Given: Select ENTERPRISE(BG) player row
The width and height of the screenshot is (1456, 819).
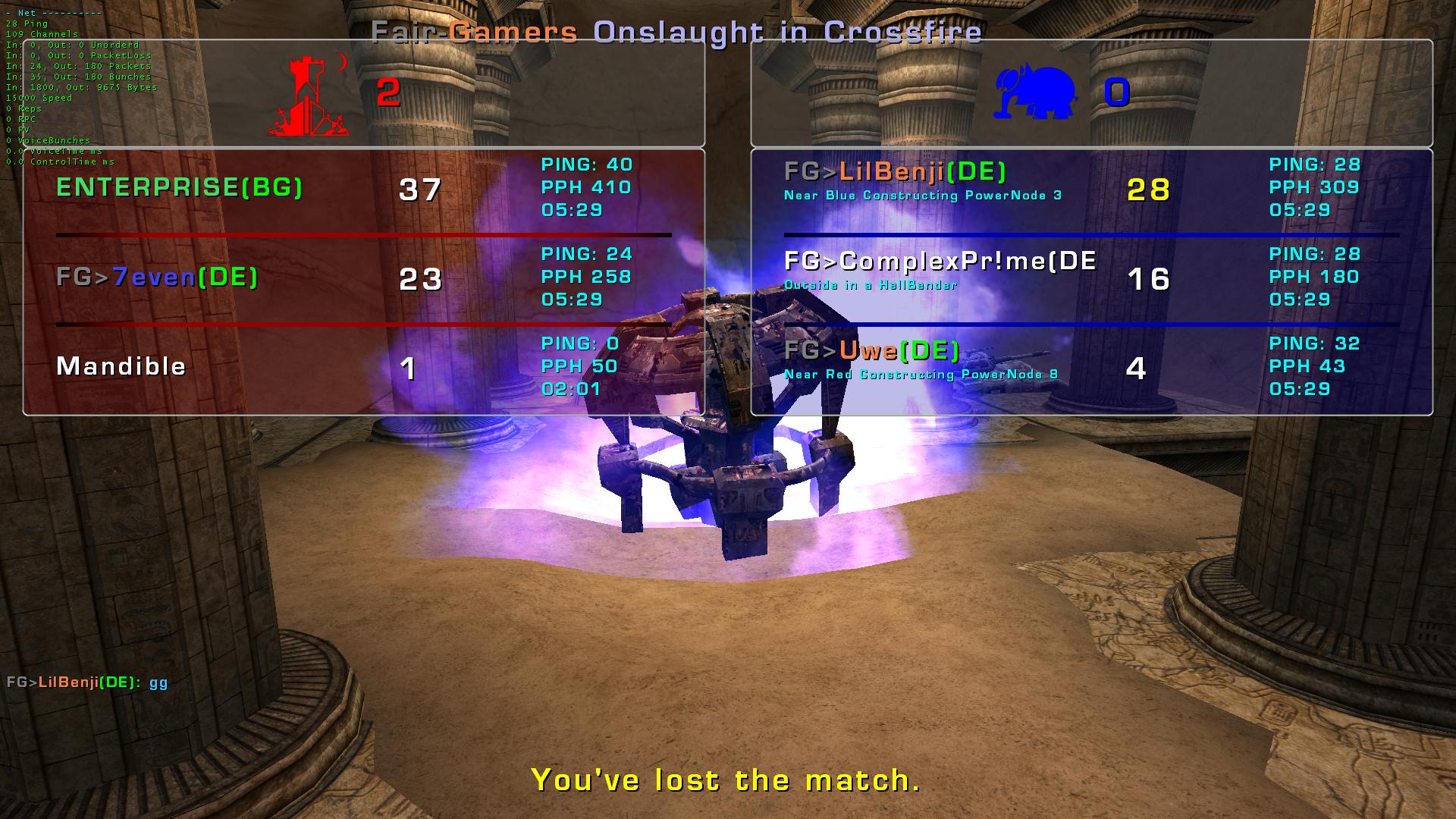Looking at the screenshot, I should click(x=180, y=187).
